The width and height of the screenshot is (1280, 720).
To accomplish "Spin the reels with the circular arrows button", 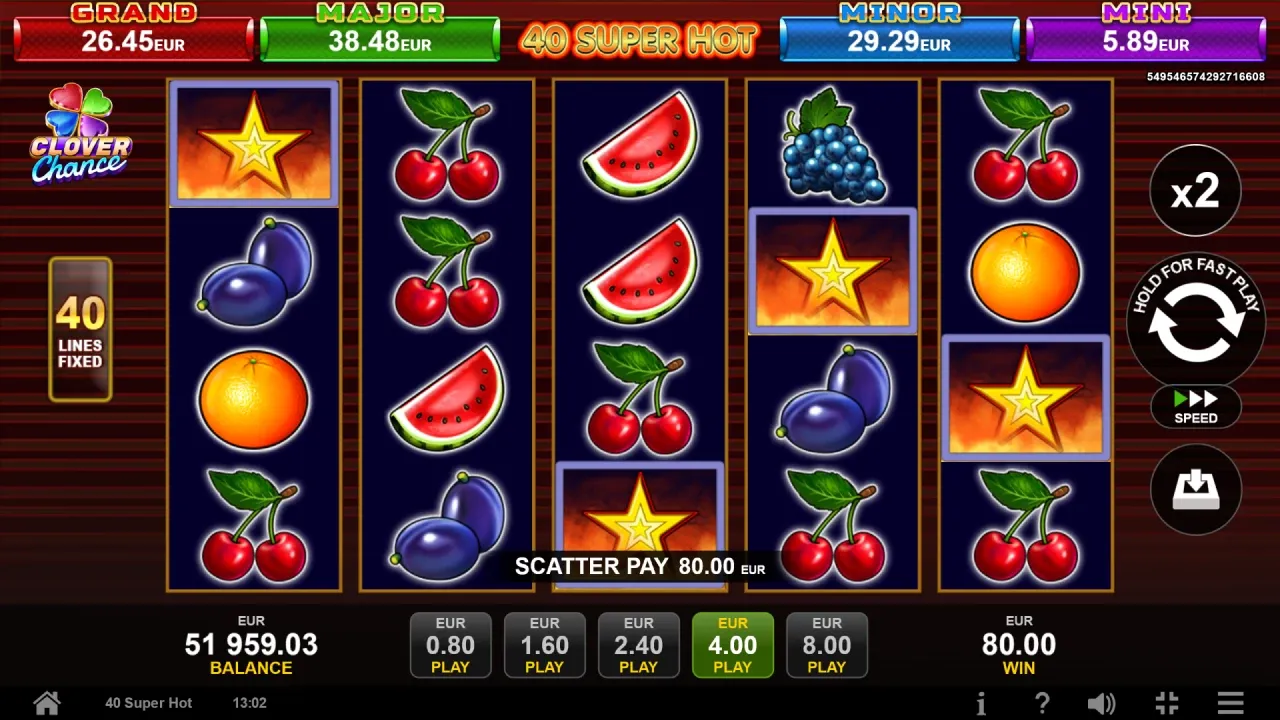I will pos(1195,322).
